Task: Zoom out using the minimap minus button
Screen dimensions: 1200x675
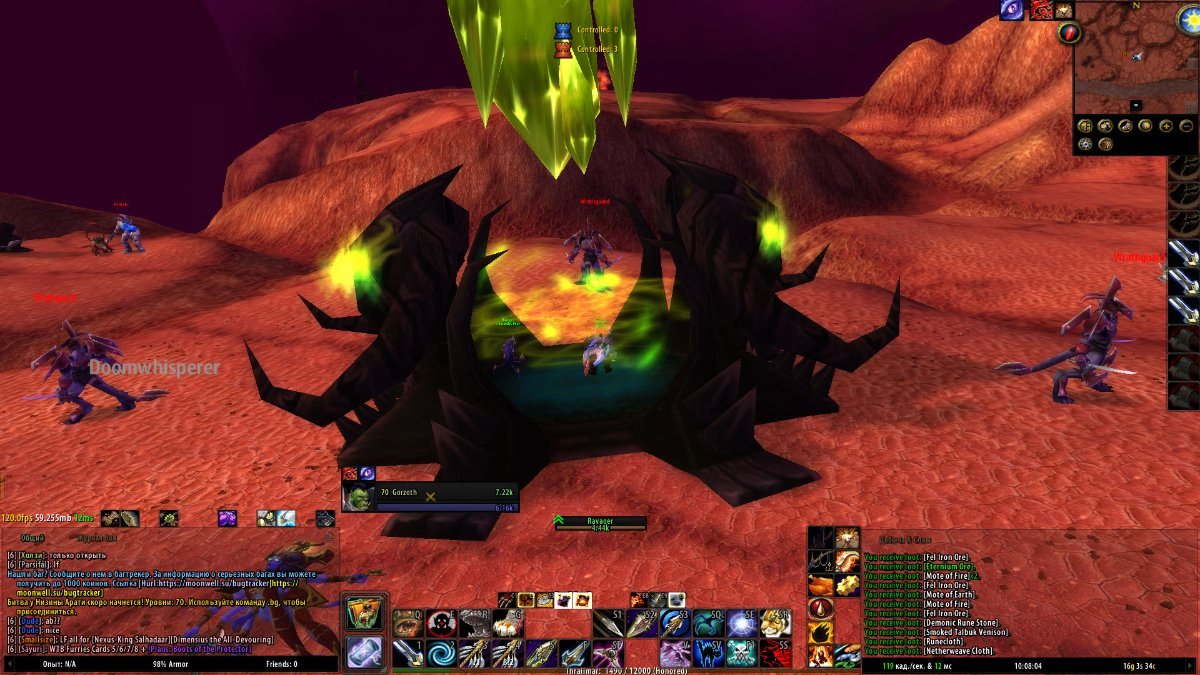Action: [1187, 127]
